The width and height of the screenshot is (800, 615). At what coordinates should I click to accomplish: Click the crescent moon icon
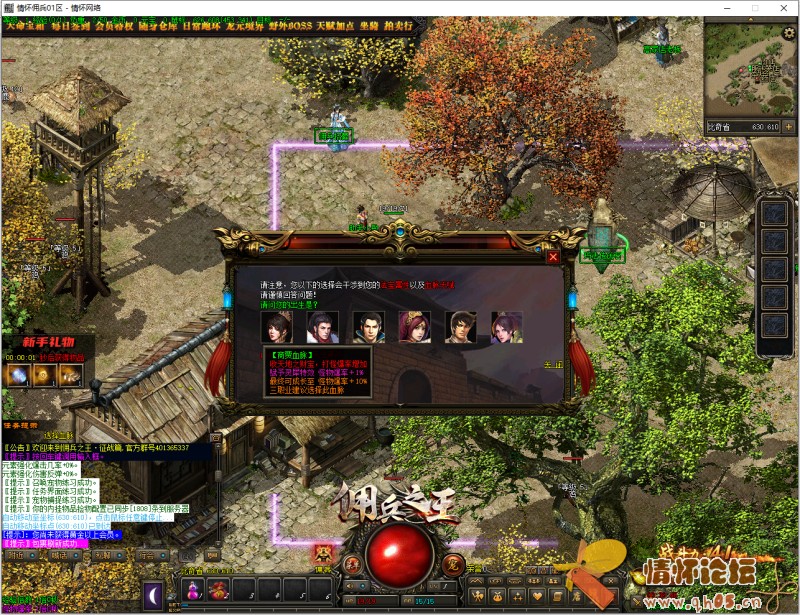(154, 595)
